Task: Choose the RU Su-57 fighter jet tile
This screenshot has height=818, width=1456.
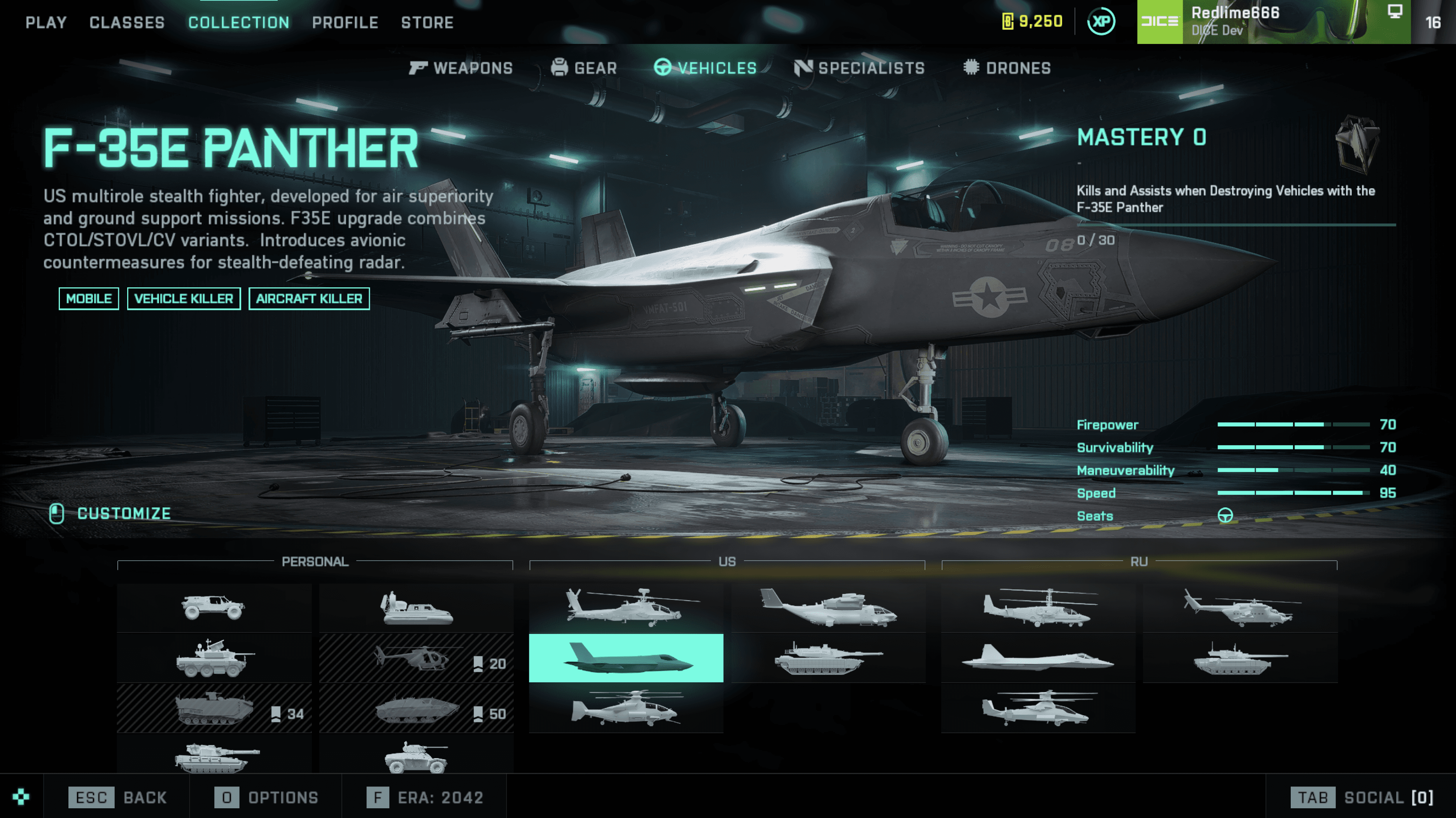Action: click(x=1038, y=658)
